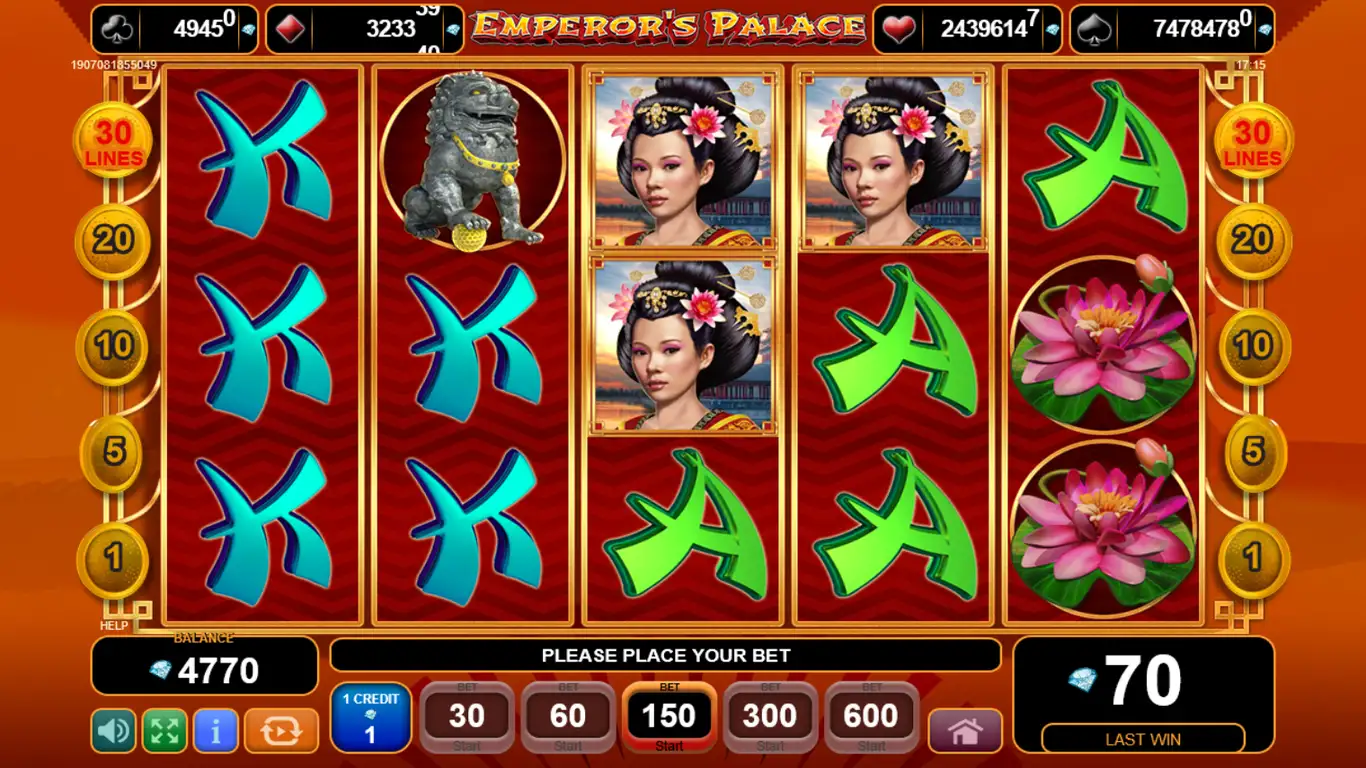Viewport: 1366px width, 768px height.
Task: Select the 600 bet button
Action: pyautogui.click(x=871, y=717)
